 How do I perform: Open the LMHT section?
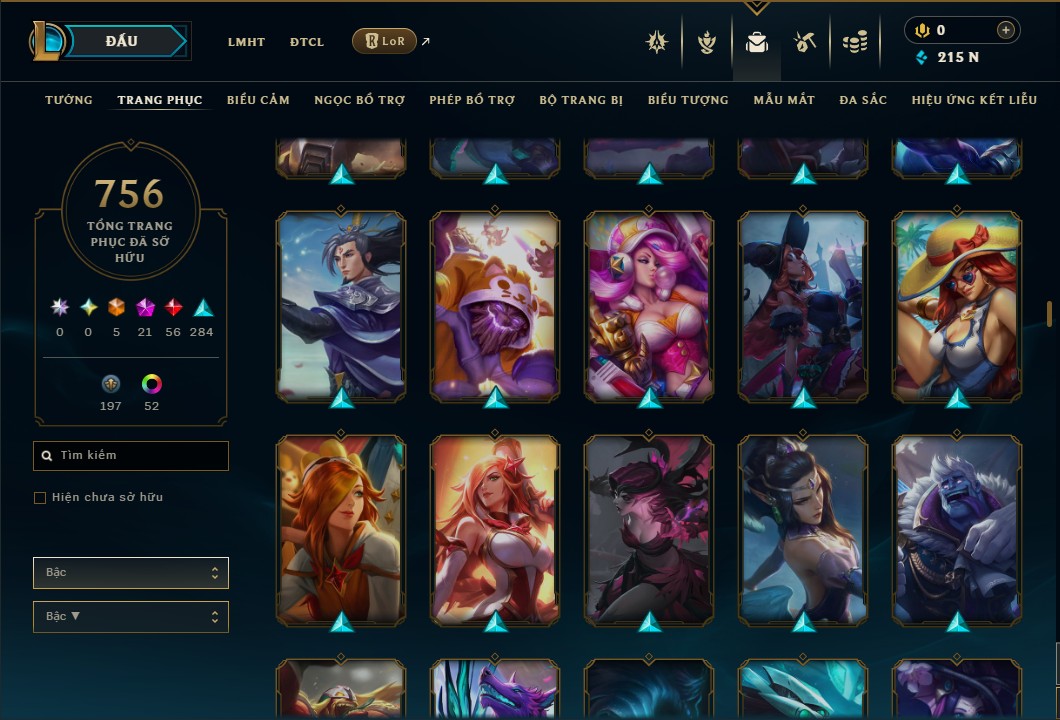click(246, 42)
